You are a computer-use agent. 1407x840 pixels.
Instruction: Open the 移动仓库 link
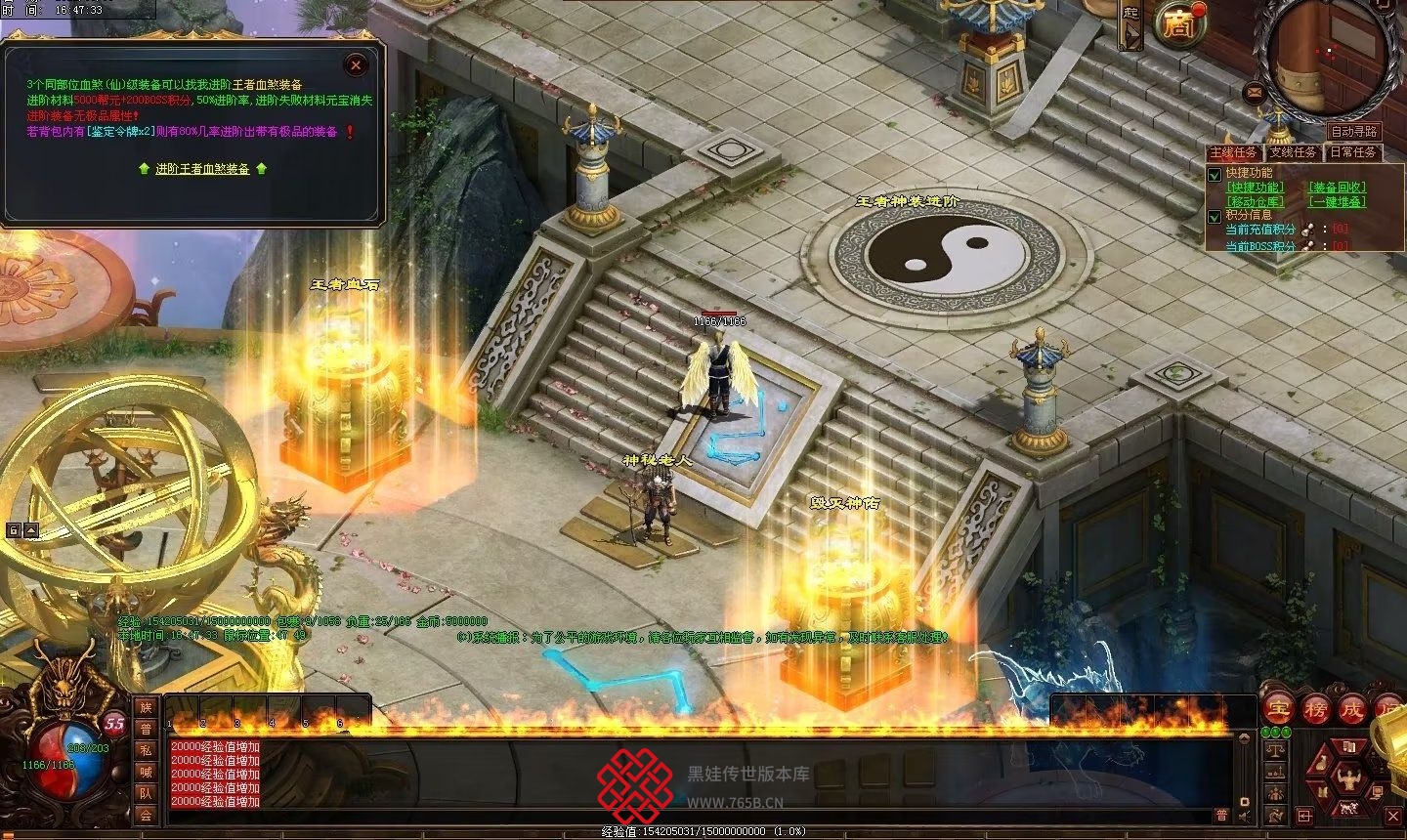point(1256,202)
